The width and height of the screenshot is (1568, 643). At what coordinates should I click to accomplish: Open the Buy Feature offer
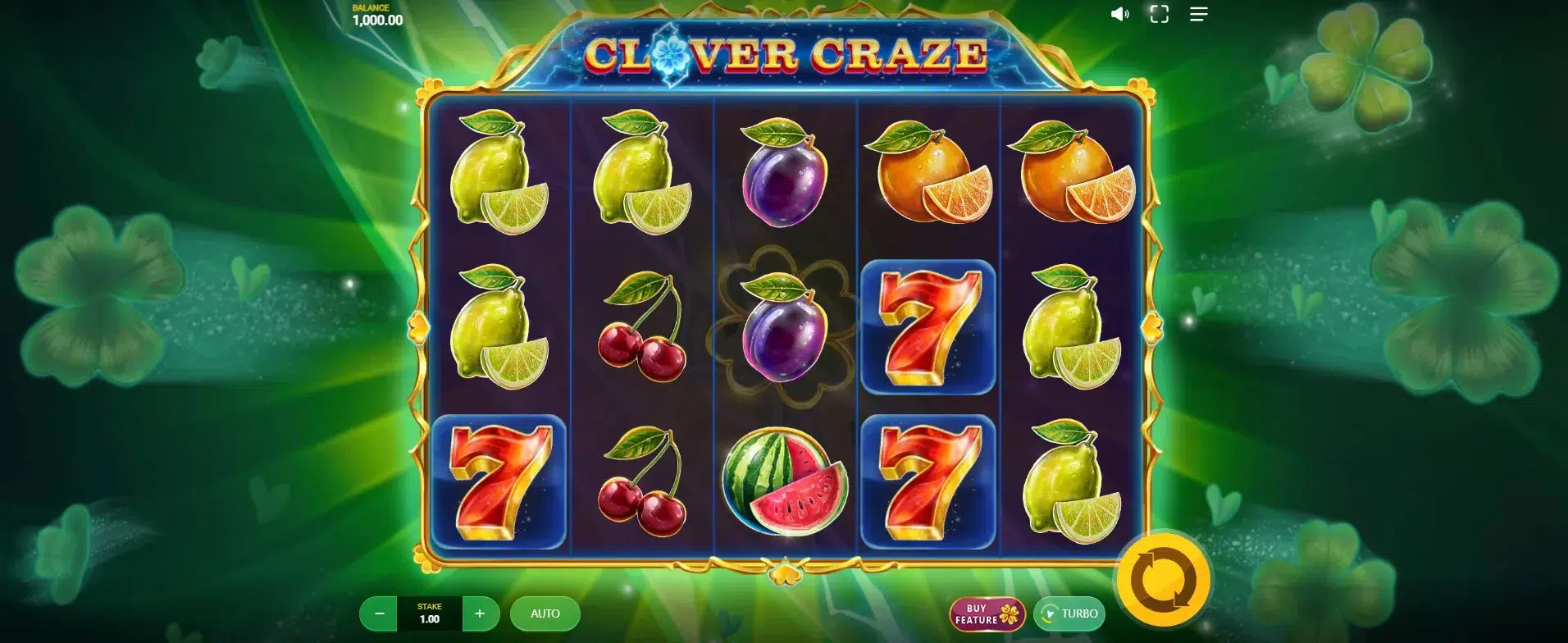tap(987, 614)
